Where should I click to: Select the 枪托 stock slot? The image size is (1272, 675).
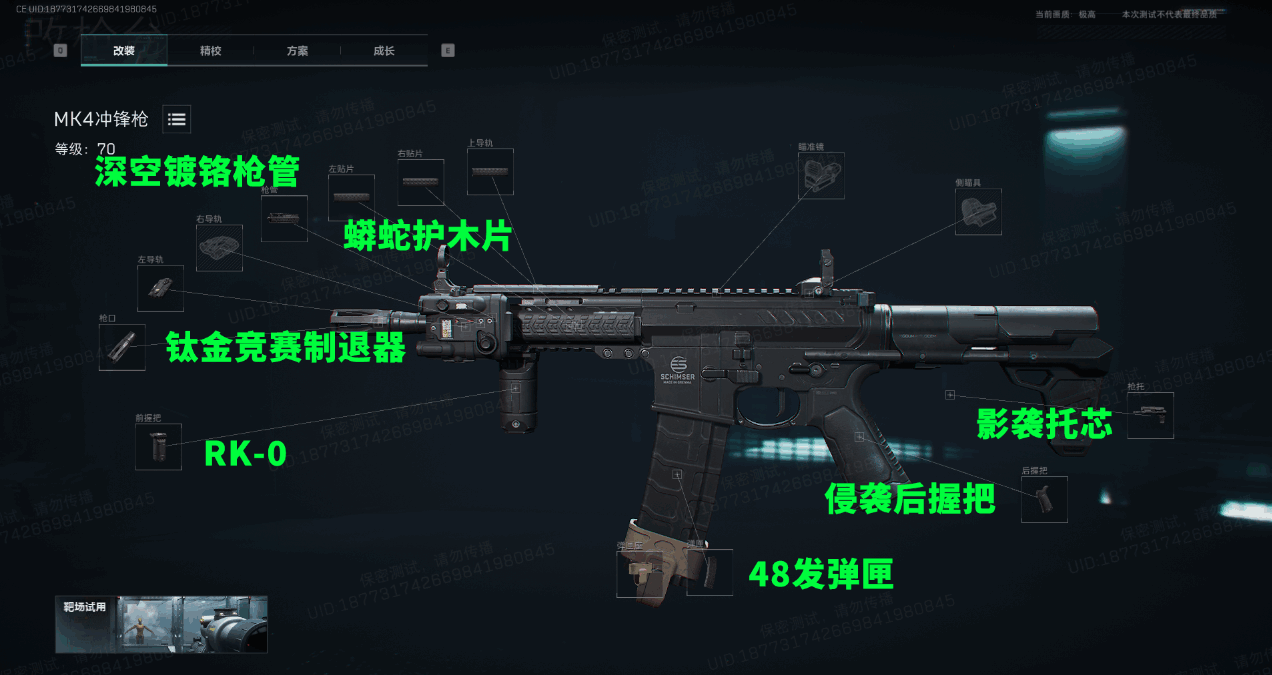click(x=1150, y=415)
